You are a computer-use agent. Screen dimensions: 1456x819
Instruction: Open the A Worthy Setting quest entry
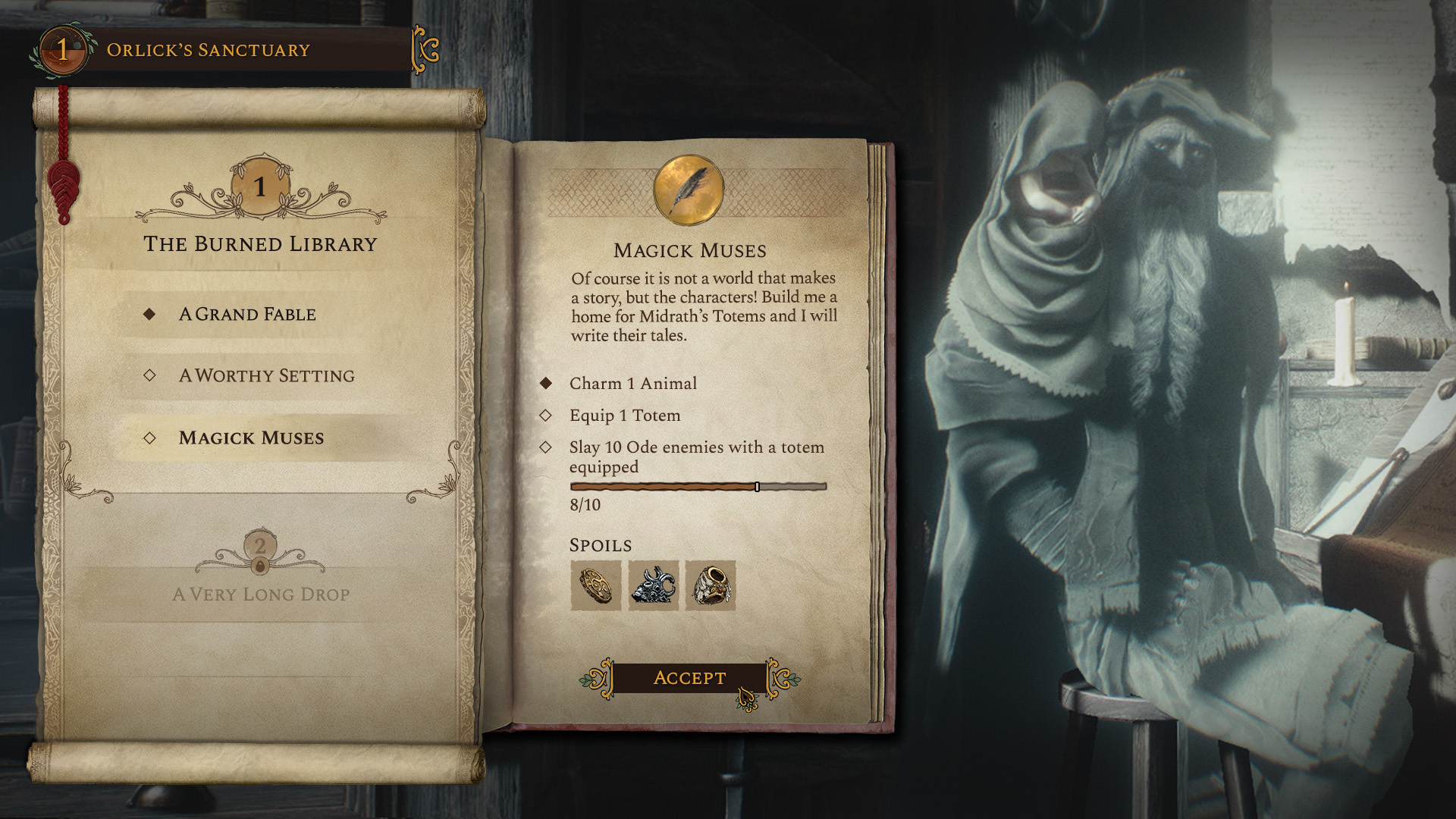266,375
